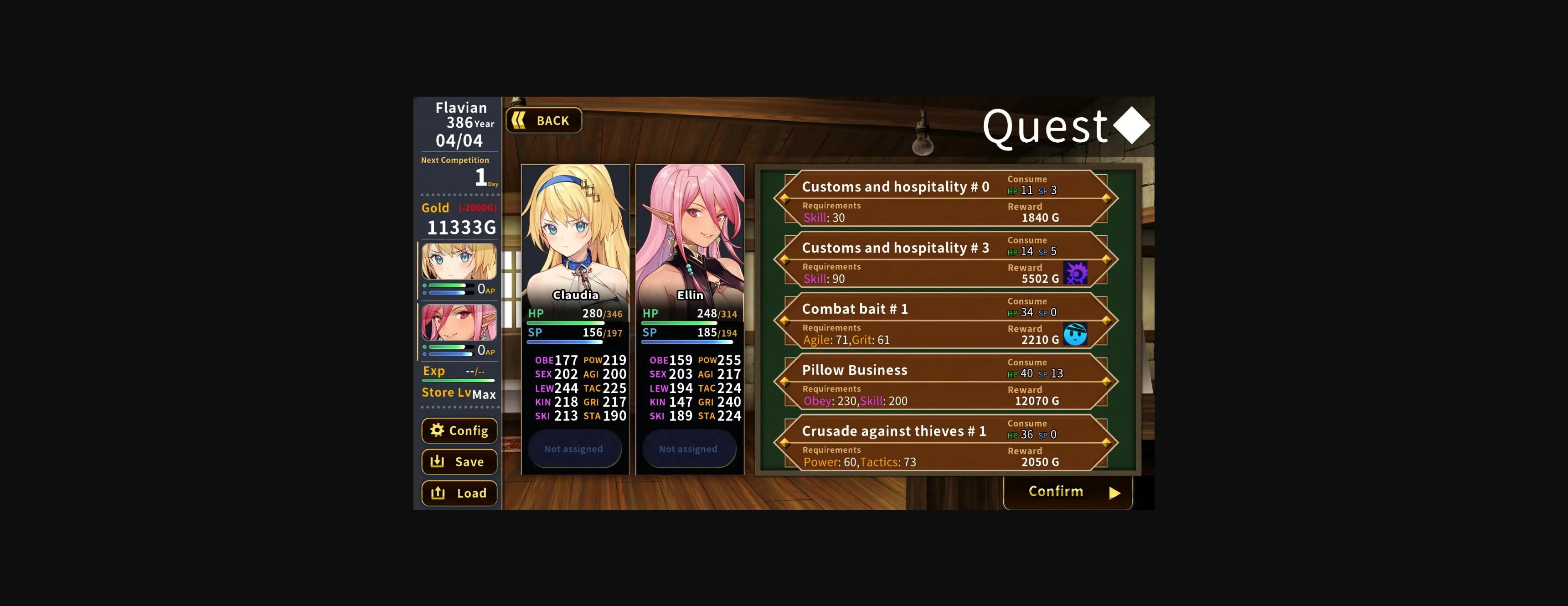
Task: Select the Customs and hospitality # 0 quest
Action: (x=945, y=198)
